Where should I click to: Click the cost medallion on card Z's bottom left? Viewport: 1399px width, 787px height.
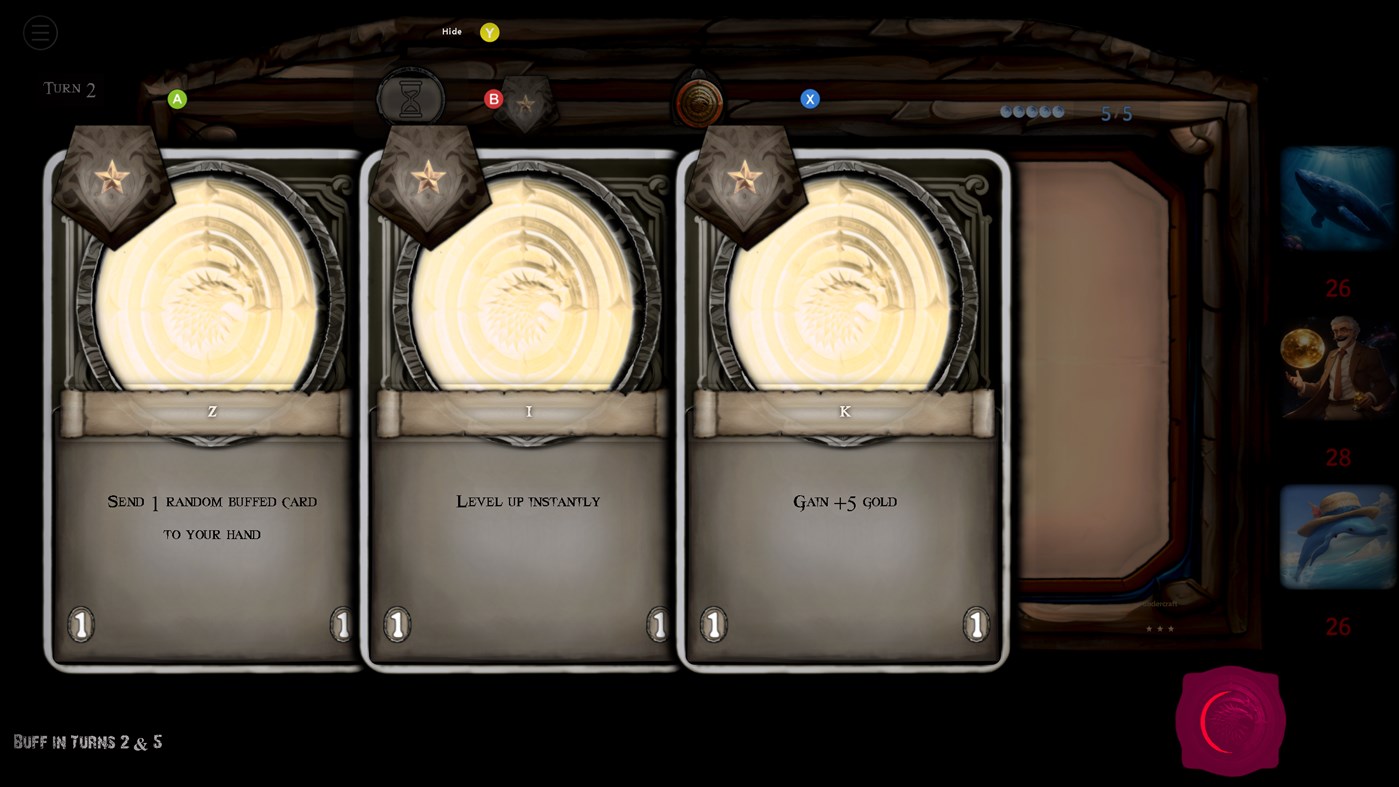pos(80,624)
